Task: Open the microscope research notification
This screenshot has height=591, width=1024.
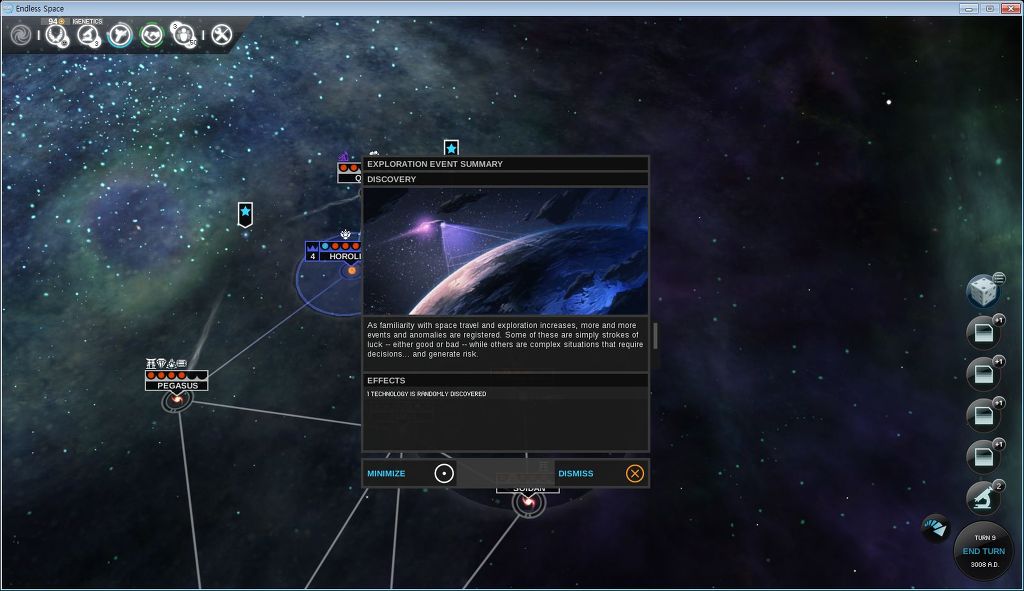Action: click(983, 497)
